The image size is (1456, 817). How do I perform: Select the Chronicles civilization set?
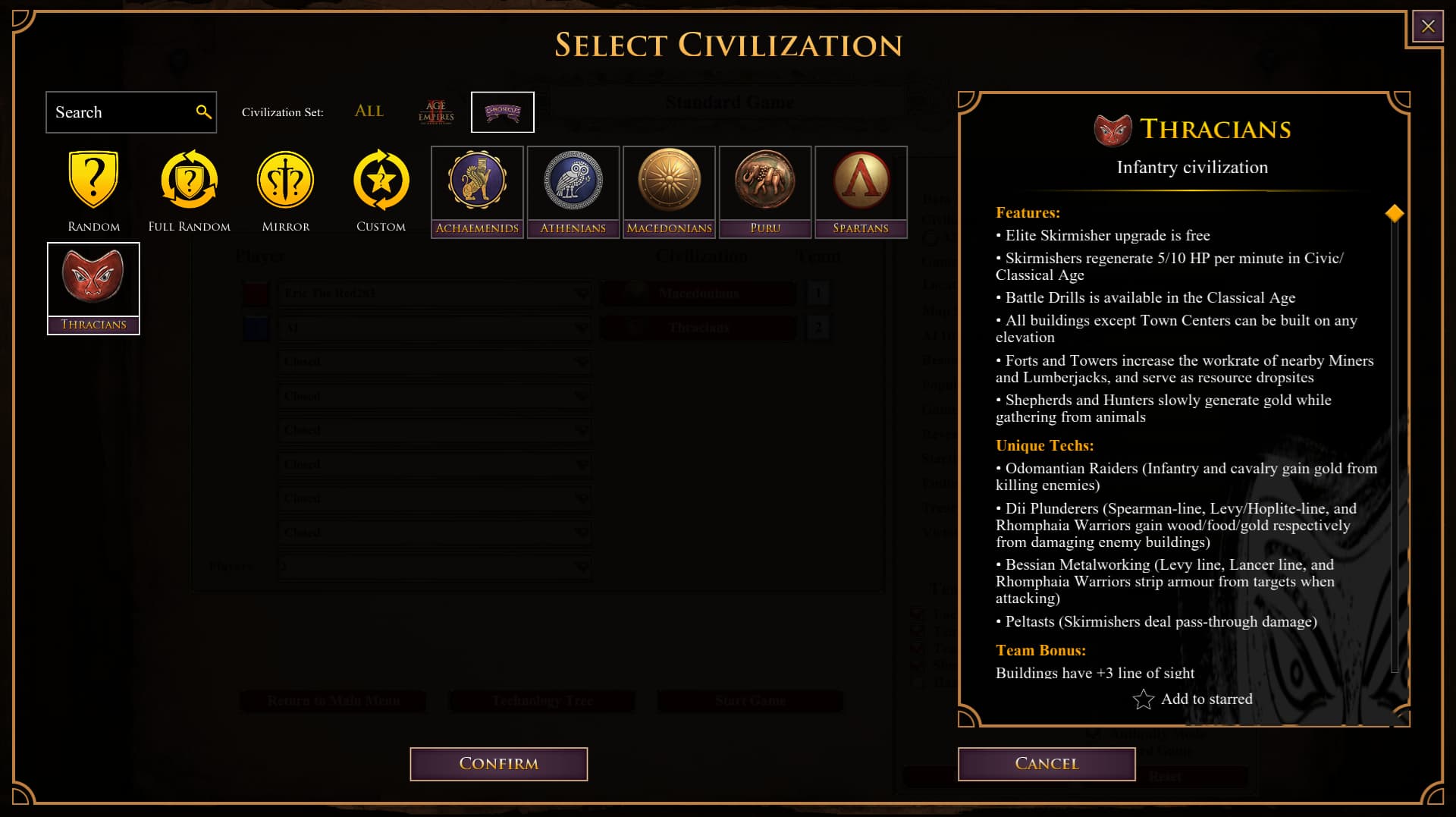coord(502,112)
